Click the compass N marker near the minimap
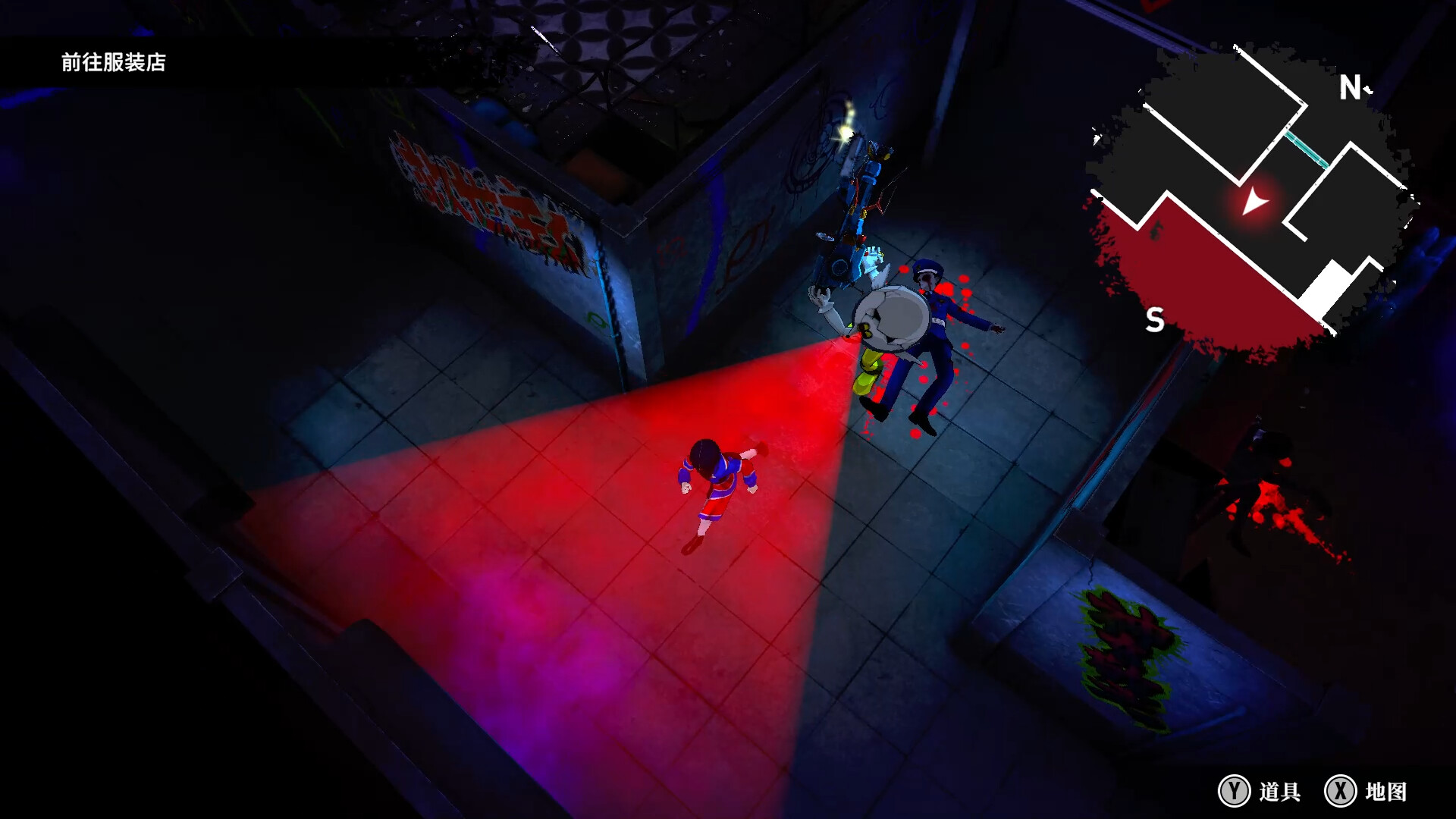The width and height of the screenshot is (1456, 819). point(1349,86)
